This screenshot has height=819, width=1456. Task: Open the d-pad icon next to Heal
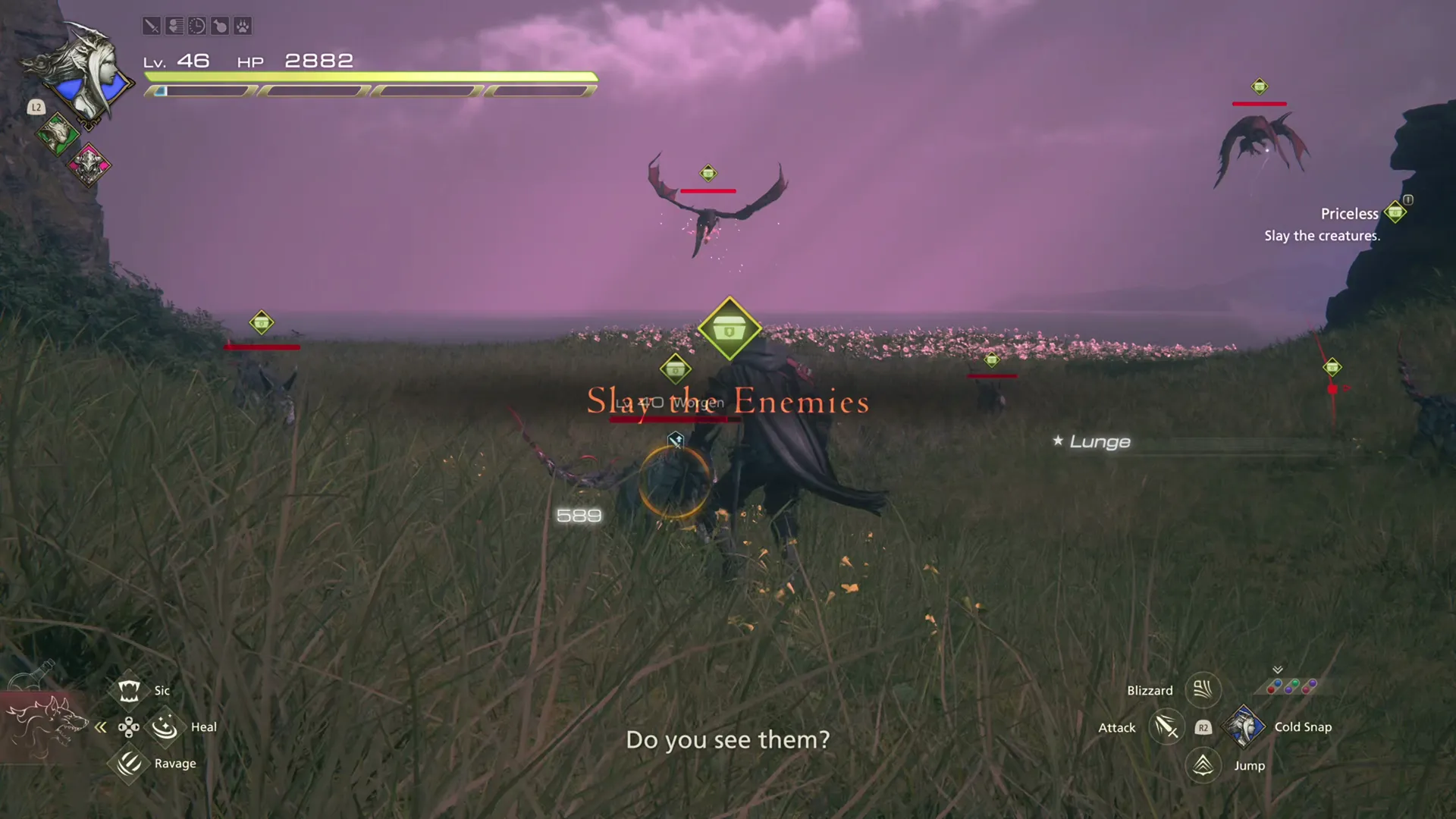129,726
